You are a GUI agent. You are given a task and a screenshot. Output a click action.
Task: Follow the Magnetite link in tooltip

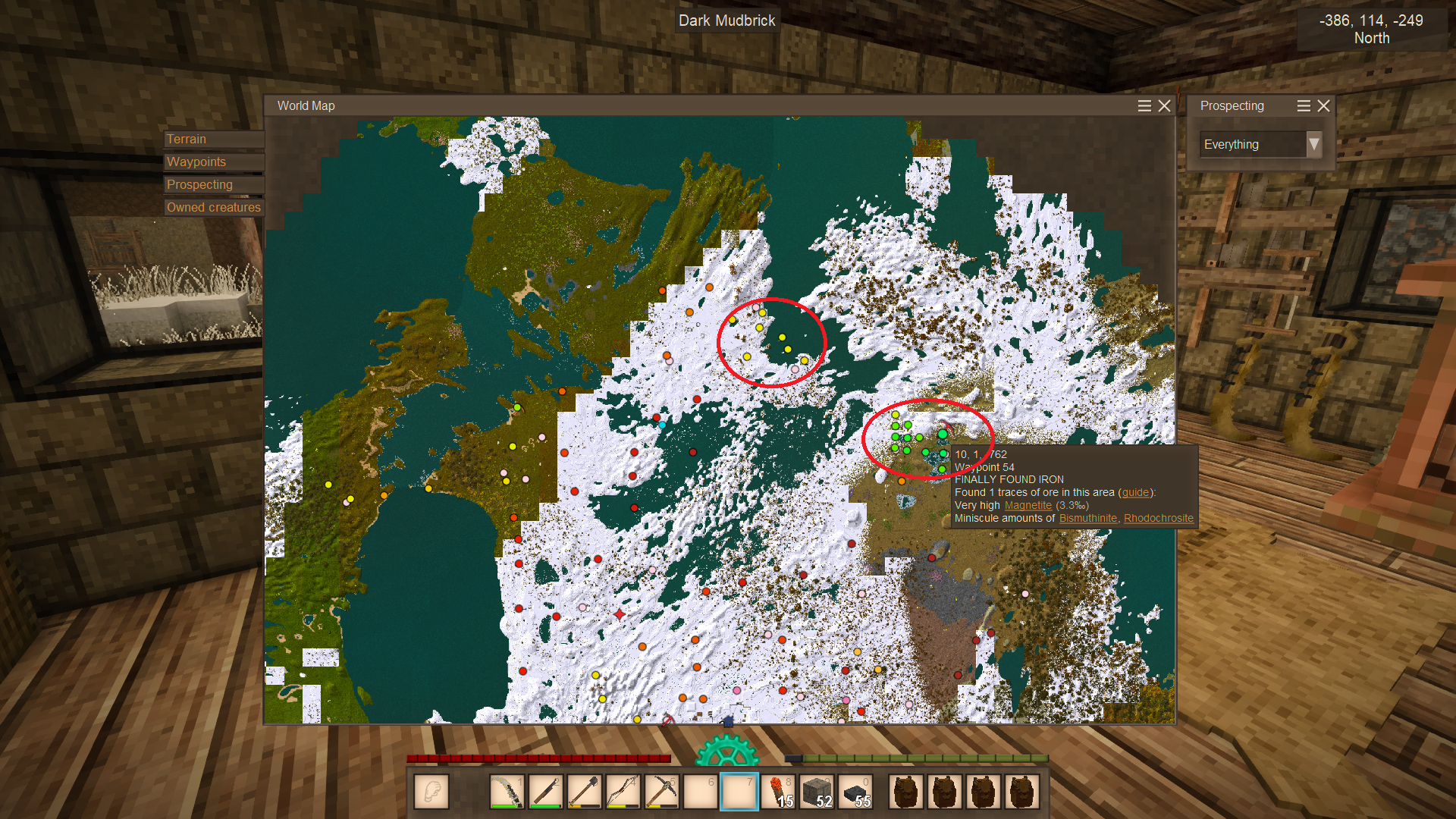click(1028, 506)
